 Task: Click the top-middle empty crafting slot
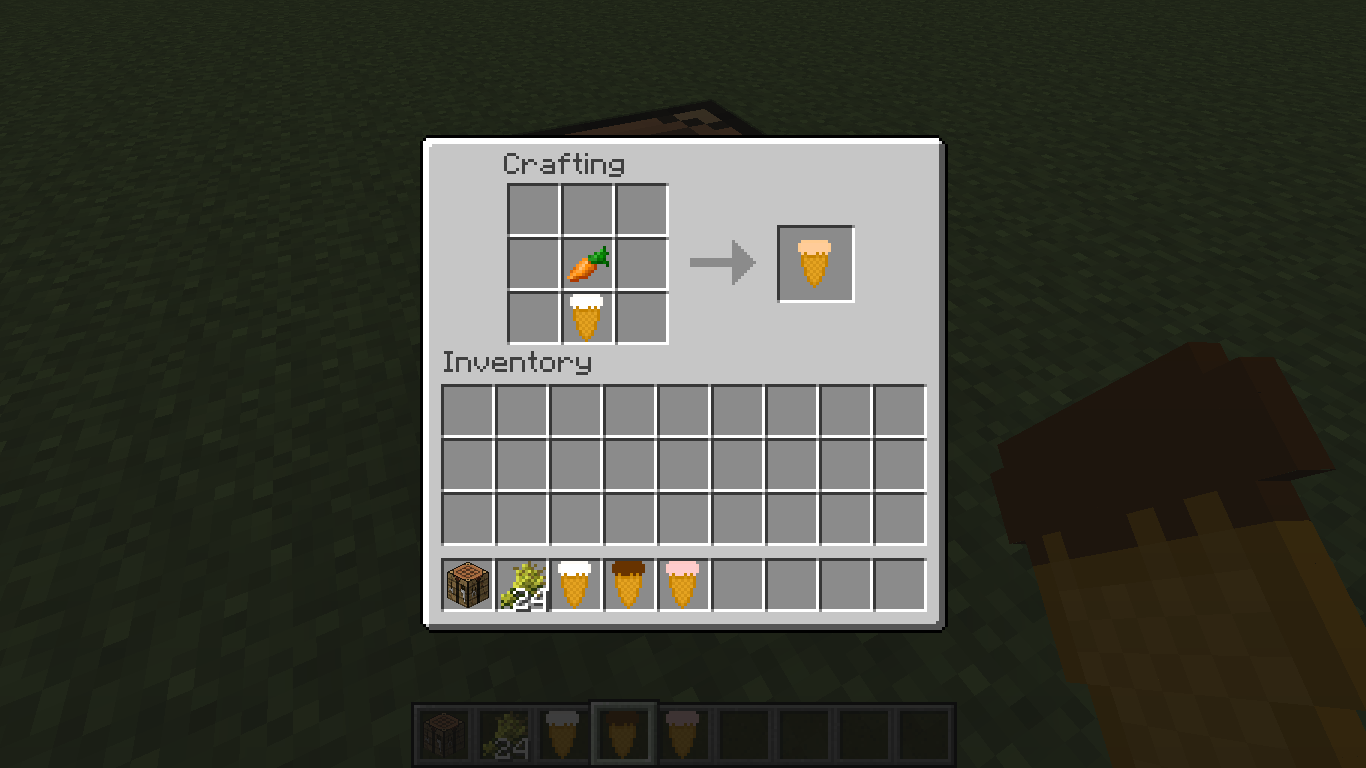pyautogui.click(x=587, y=211)
